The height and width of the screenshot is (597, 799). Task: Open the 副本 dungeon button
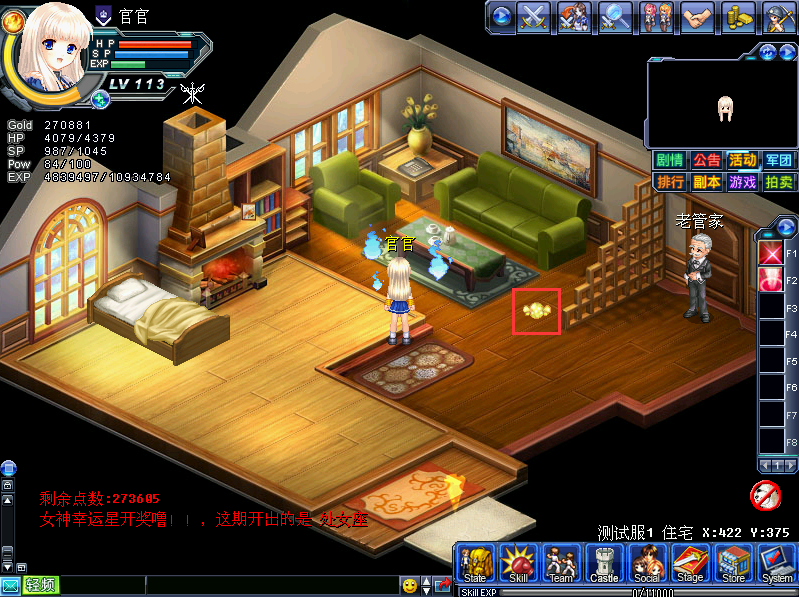pyautogui.click(x=706, y=182)
